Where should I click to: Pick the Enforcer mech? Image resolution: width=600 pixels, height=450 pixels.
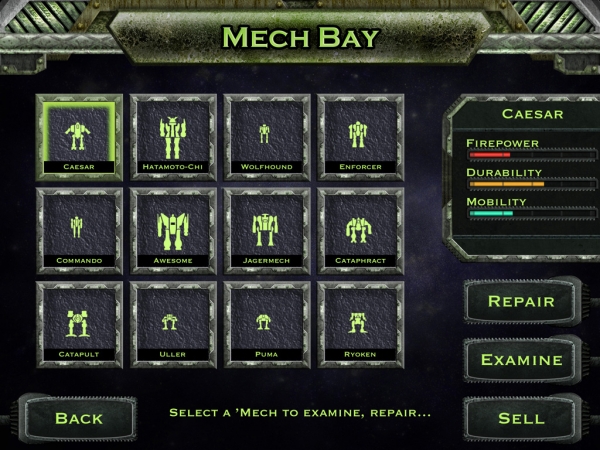point(358,137)
